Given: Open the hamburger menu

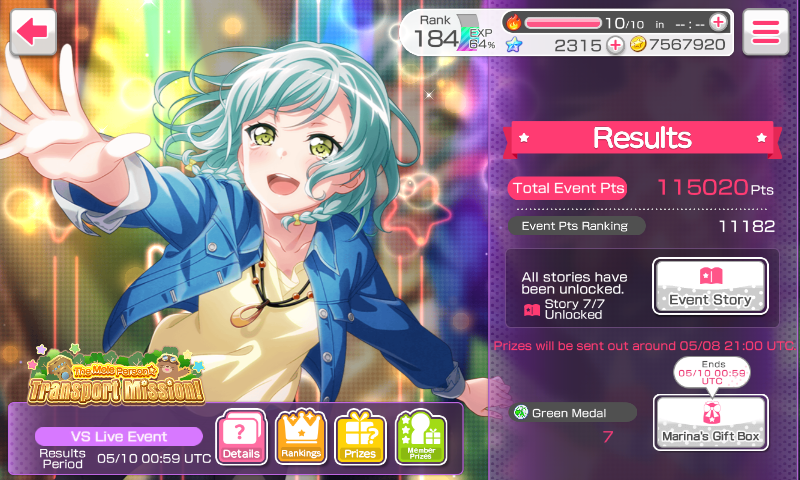Looking at the screenshot, I should pyautogui.click(x=766, y=32).
